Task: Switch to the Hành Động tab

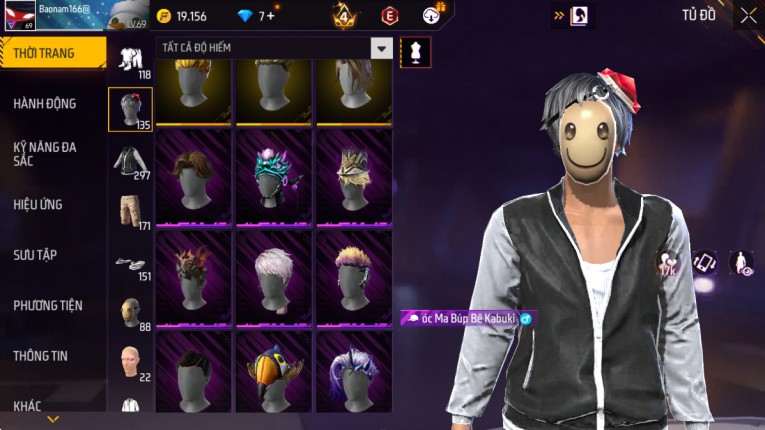Action: point(45,103)
